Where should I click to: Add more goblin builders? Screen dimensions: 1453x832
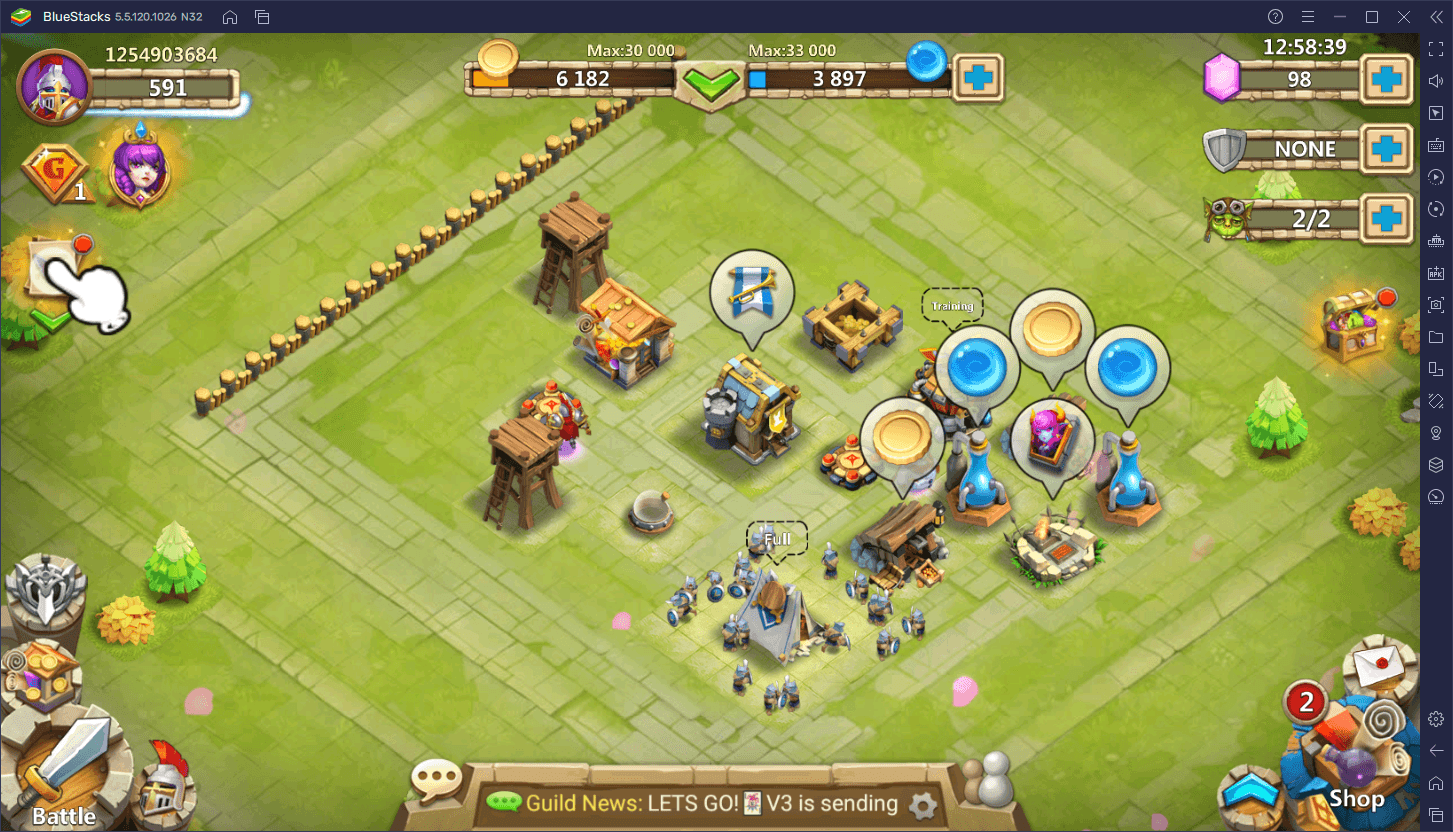click(x=1387, y=218)
